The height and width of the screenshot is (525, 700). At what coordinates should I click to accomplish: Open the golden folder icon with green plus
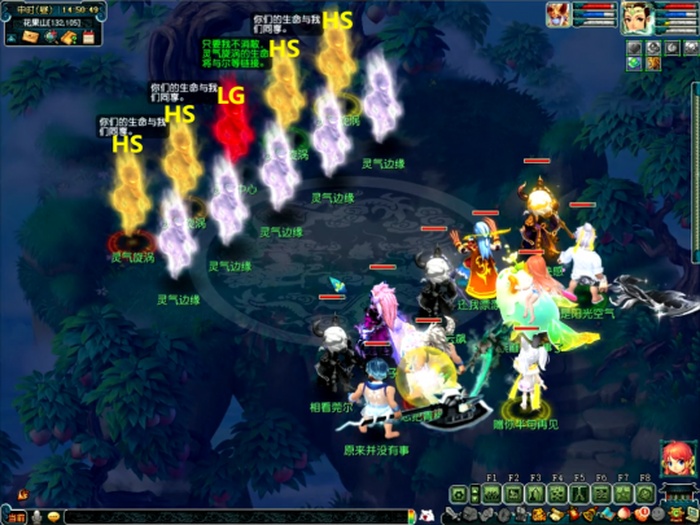(67, 38)
